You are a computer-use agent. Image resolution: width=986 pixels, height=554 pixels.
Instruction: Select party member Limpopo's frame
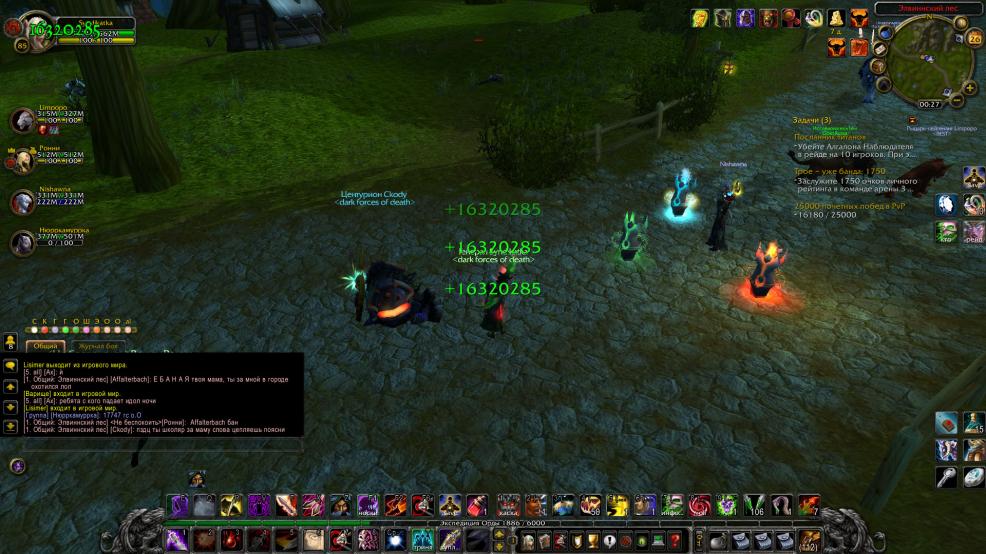(x=22, y=121)
